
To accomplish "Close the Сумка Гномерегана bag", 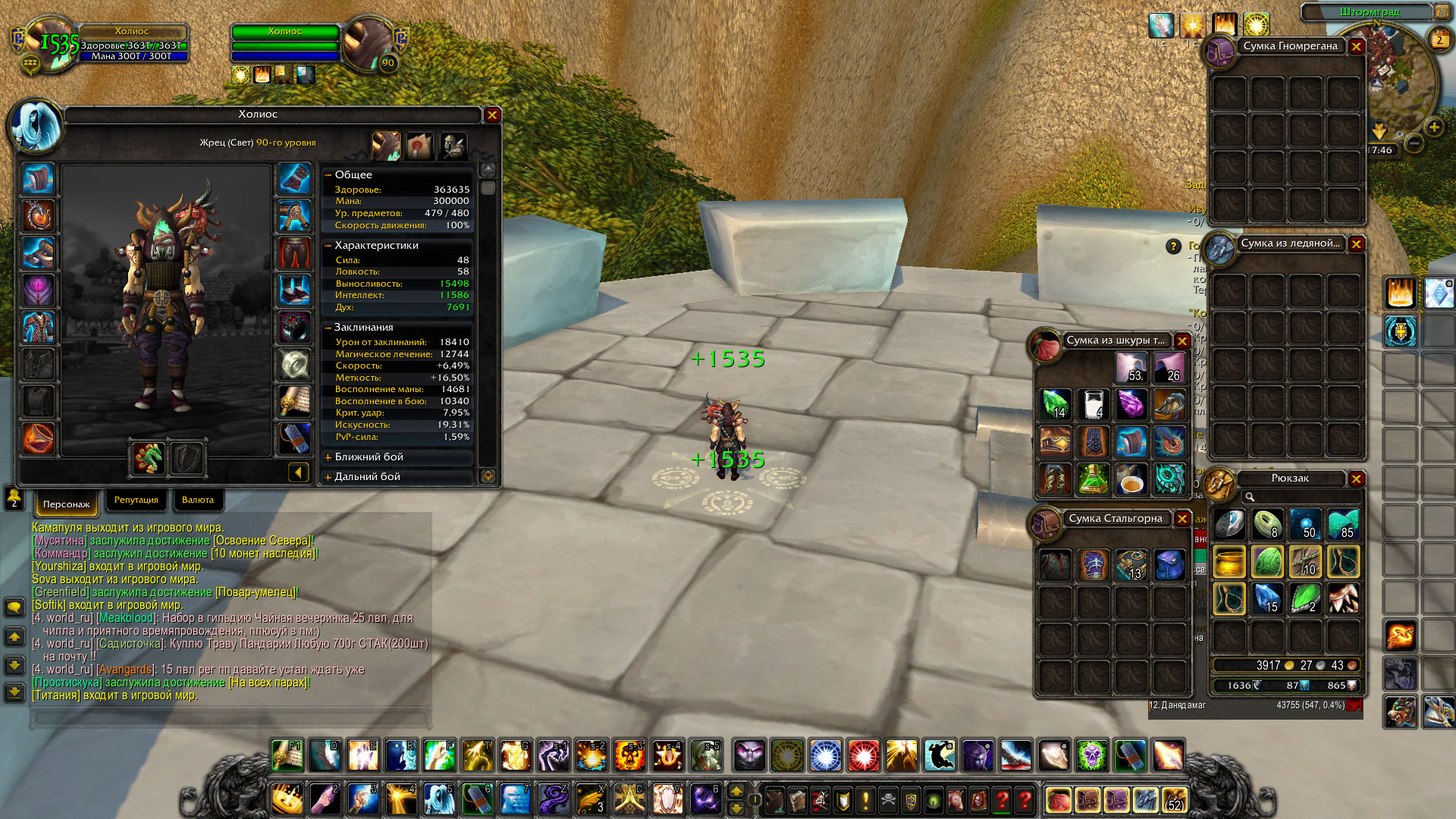I will pyautogui.click(x=1356, y=47).
